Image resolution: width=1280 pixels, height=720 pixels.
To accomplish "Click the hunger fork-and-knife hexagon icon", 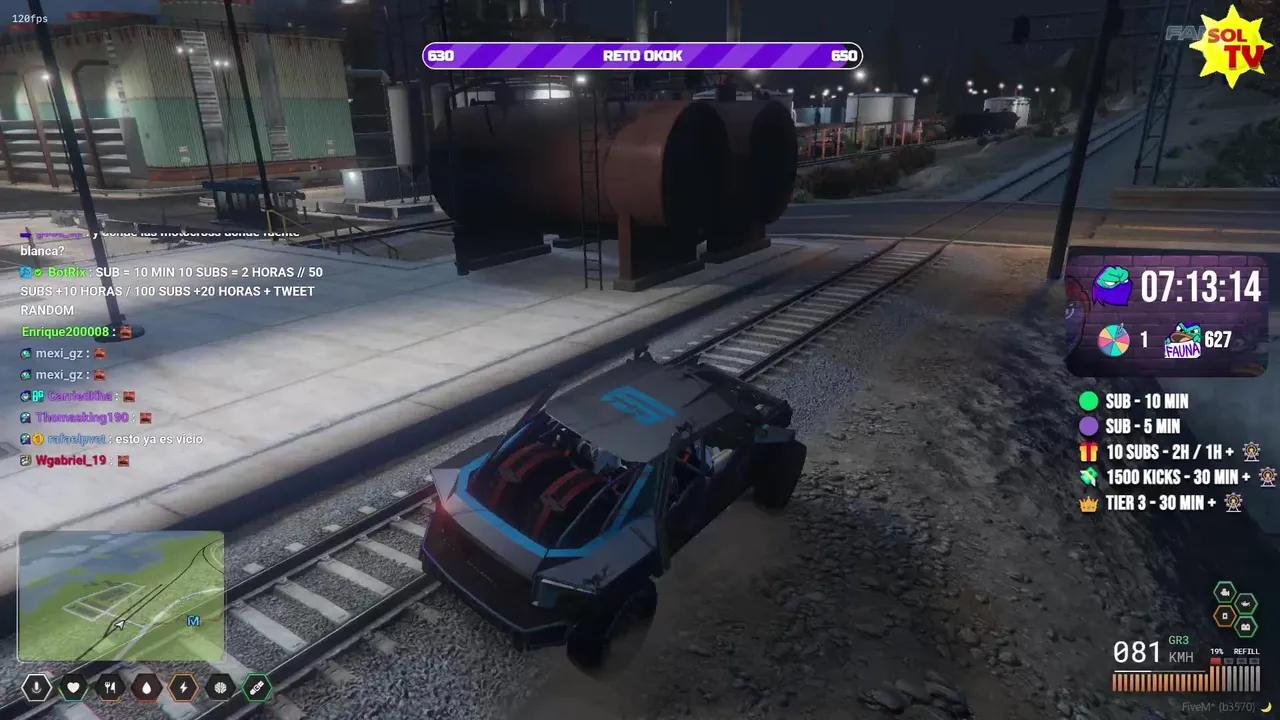I will [x=110, y=688].
